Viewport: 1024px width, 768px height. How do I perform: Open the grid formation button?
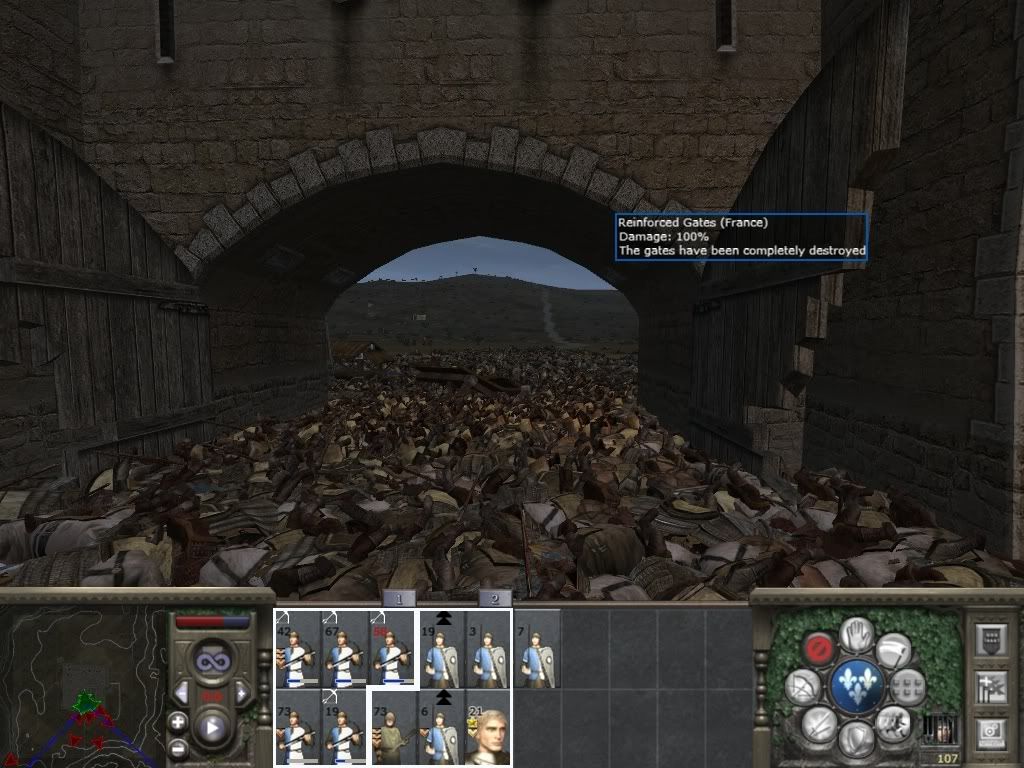tap(909, 686)
